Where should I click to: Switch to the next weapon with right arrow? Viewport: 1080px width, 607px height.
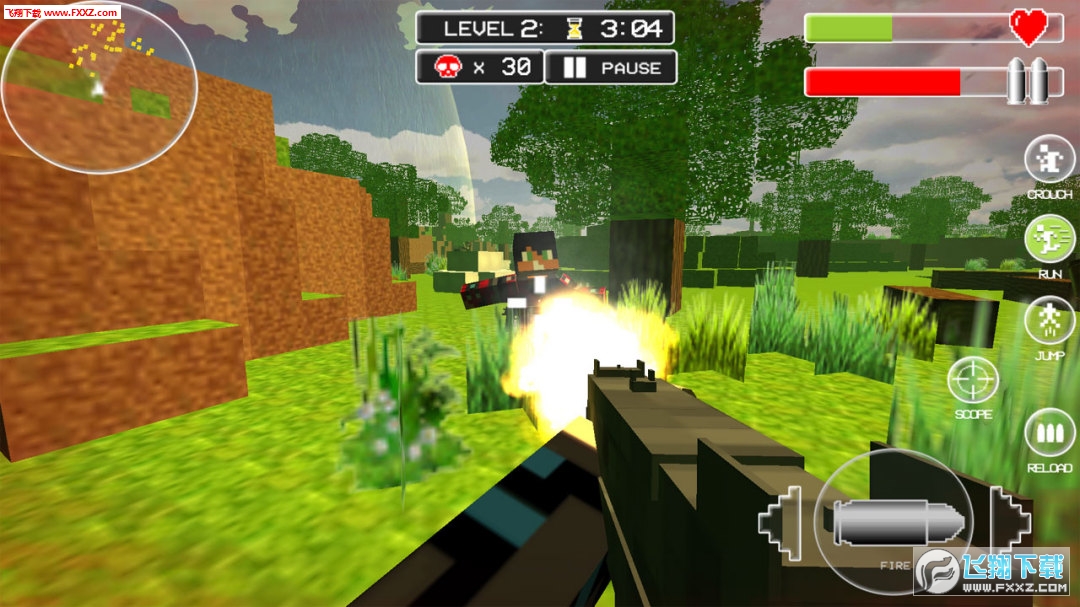1008,519
